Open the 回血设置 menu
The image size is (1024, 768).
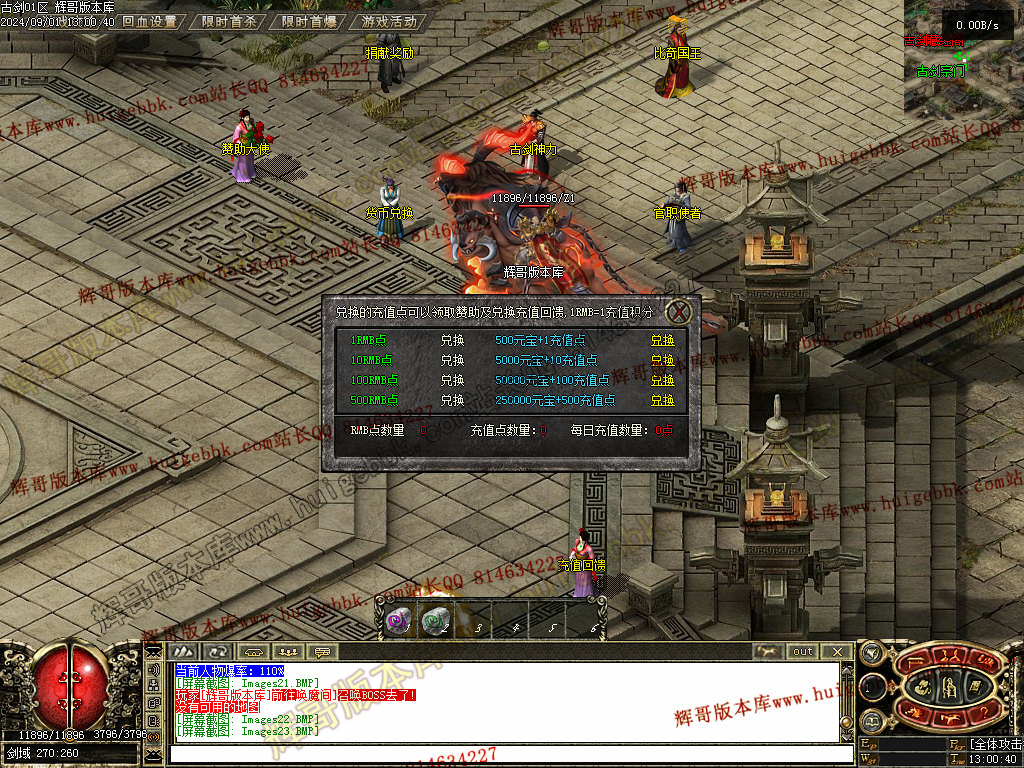point(149,21)
